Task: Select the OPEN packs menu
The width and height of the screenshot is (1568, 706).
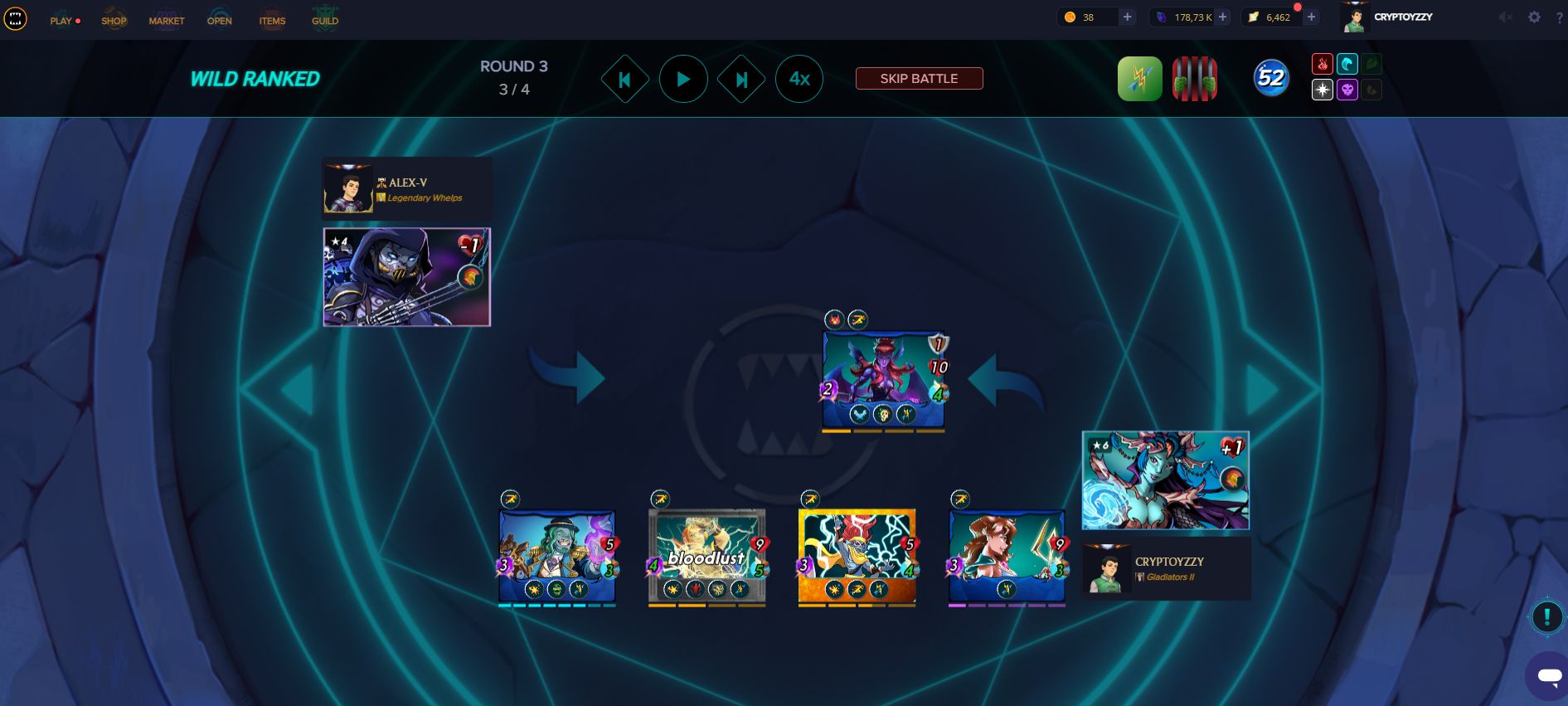Action: (220, 21)
